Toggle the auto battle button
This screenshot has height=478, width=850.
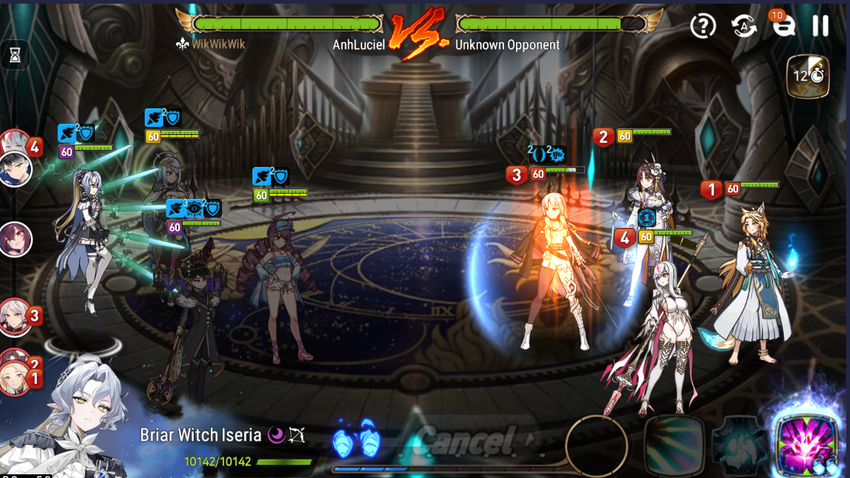[744, 26]
